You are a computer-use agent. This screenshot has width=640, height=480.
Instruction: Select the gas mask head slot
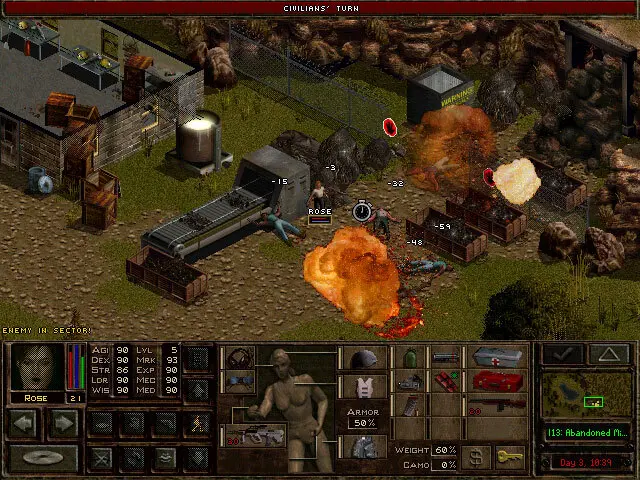click(x=240, y=358)
